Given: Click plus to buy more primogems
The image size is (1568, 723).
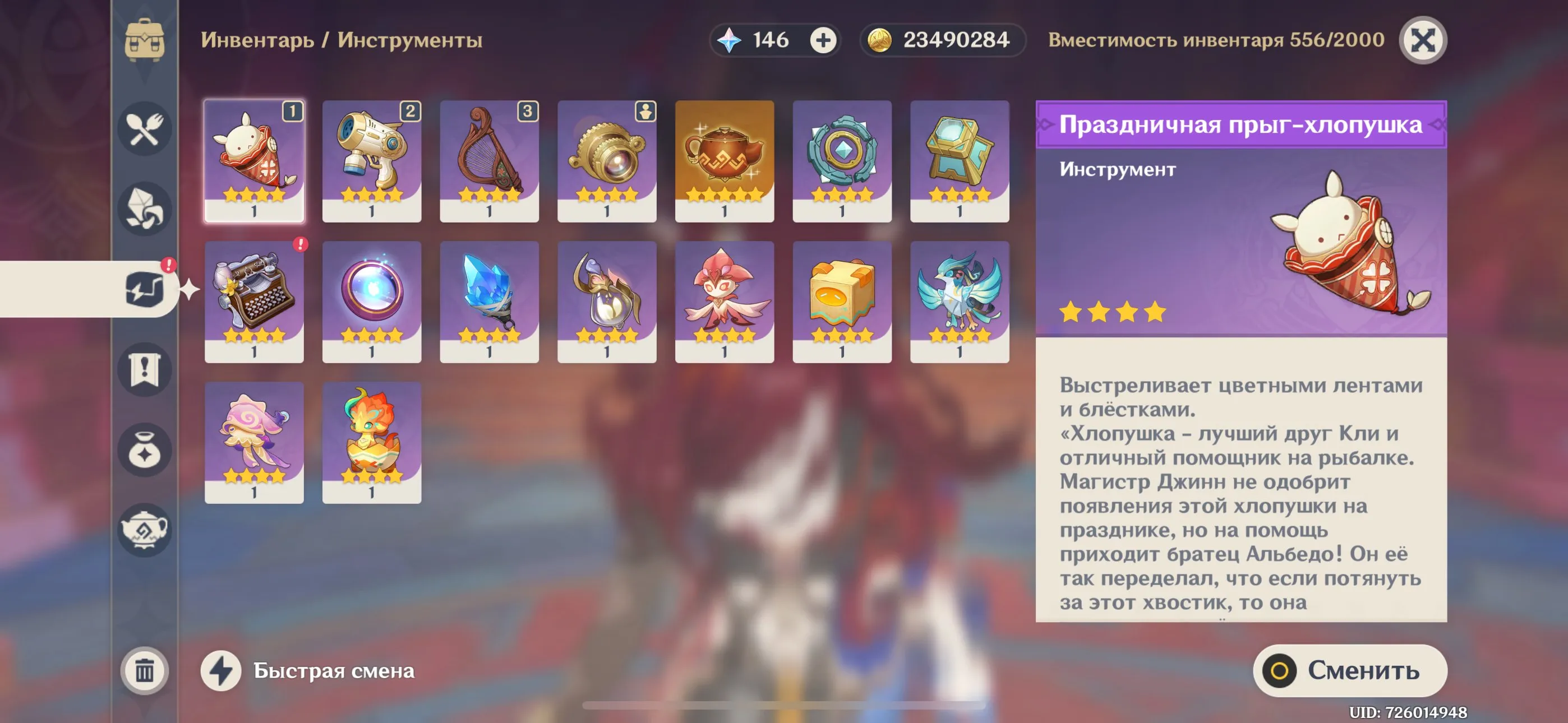Looking at the screenshot, I should click(823, 40).
